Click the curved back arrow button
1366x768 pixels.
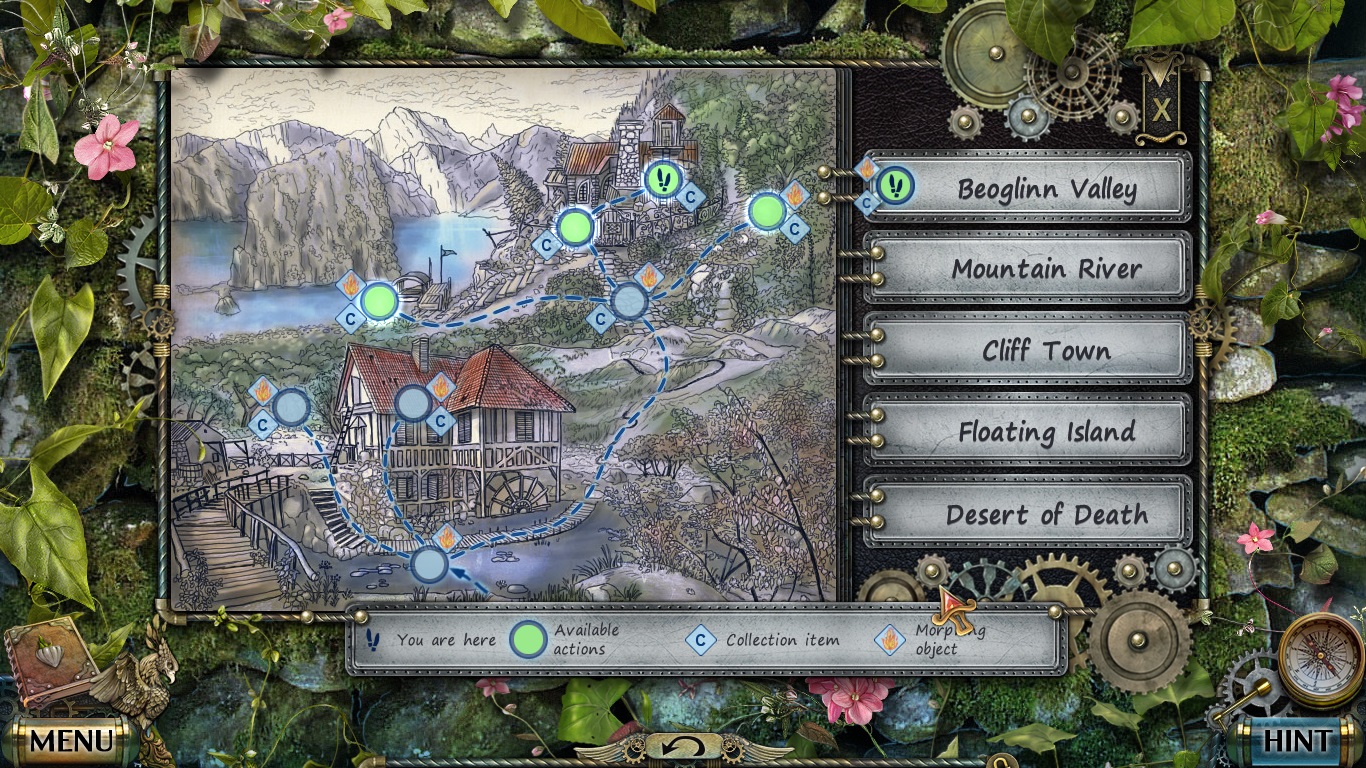[x=683, y=746]
